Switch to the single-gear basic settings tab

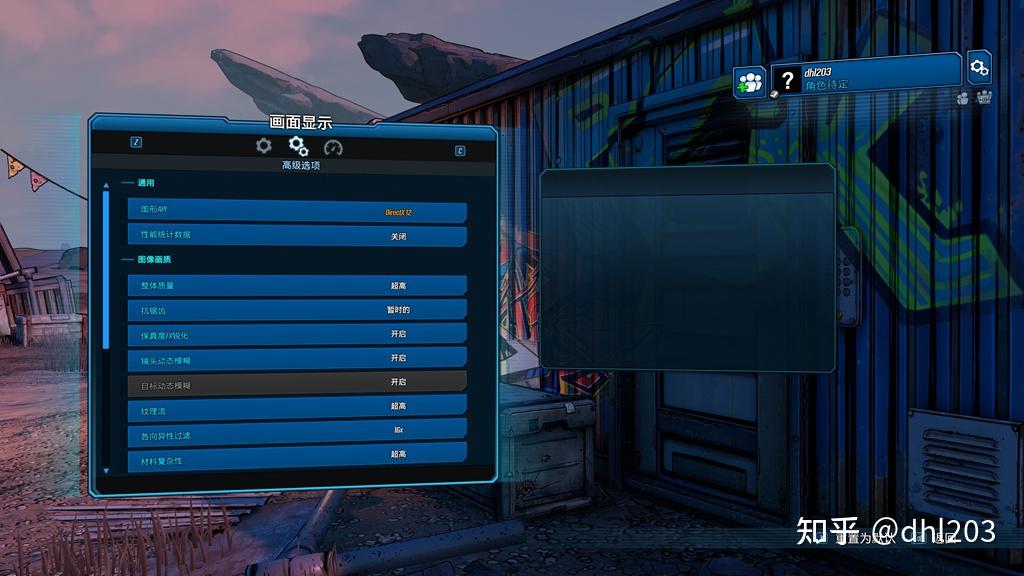coord(264,146)
